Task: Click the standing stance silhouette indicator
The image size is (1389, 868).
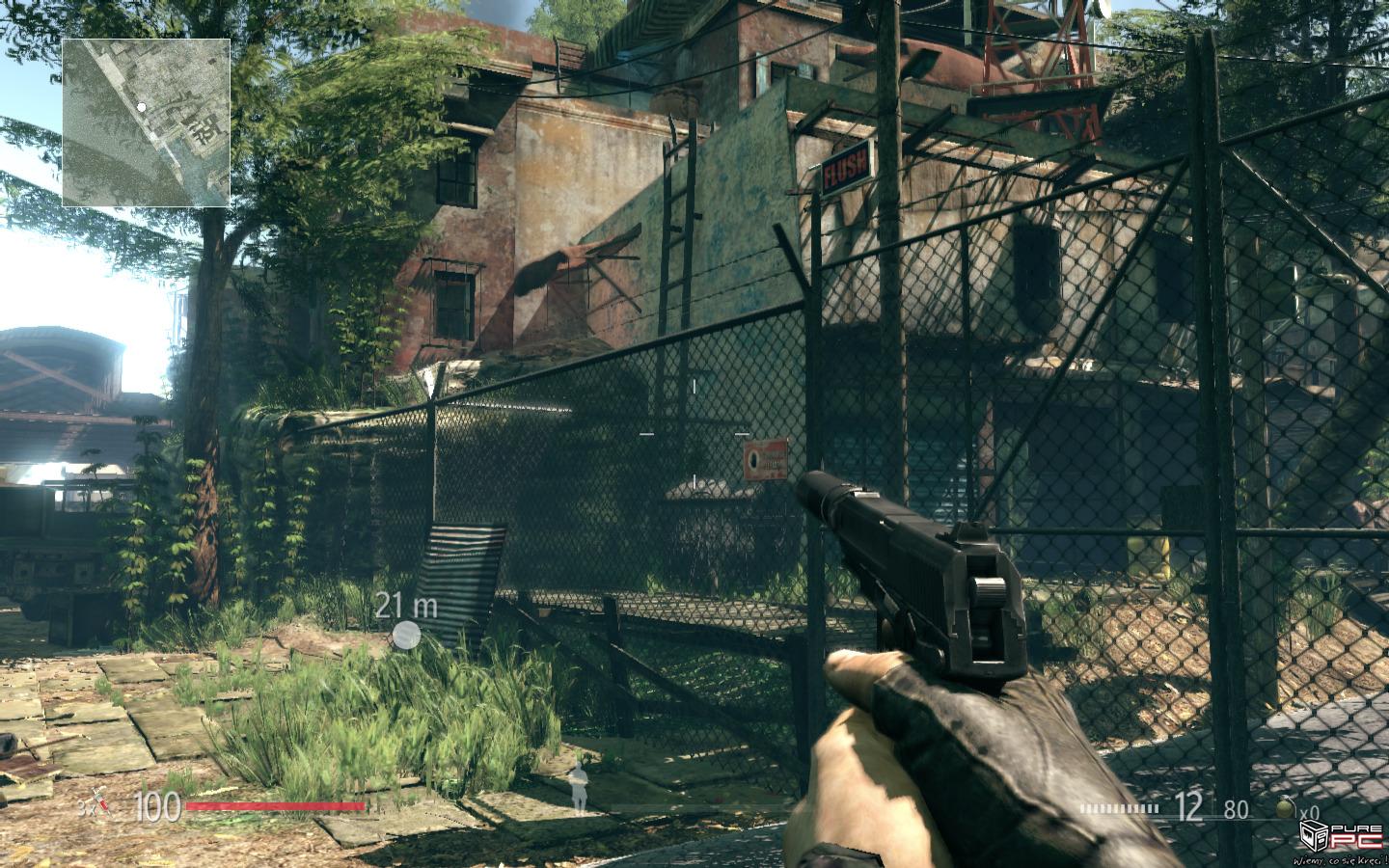Action: 579,786
